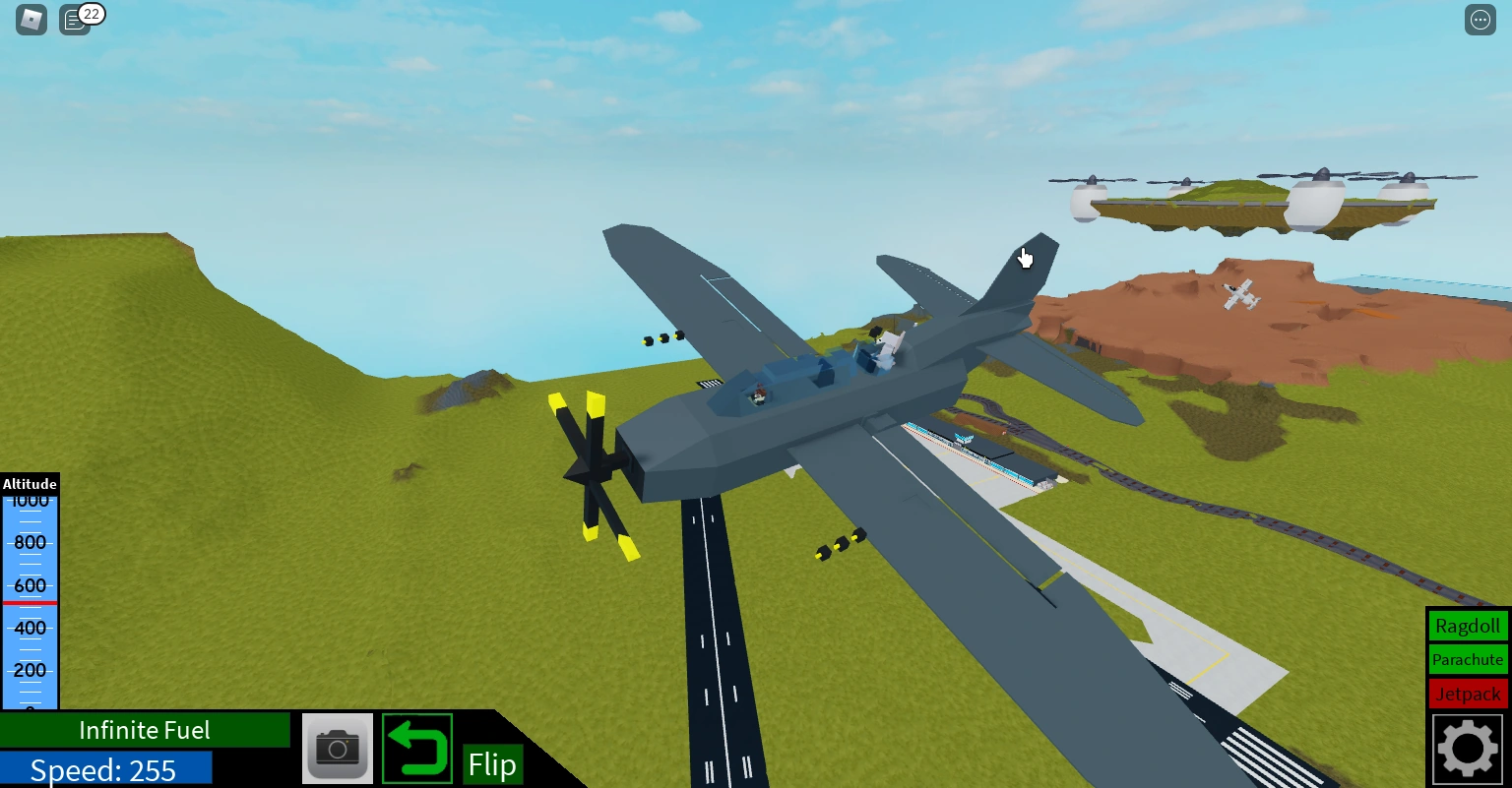The width and height of the screenshot is (1512, 788).
Task: Open the Roblox logo menu top-left
Action: [30, 19]
